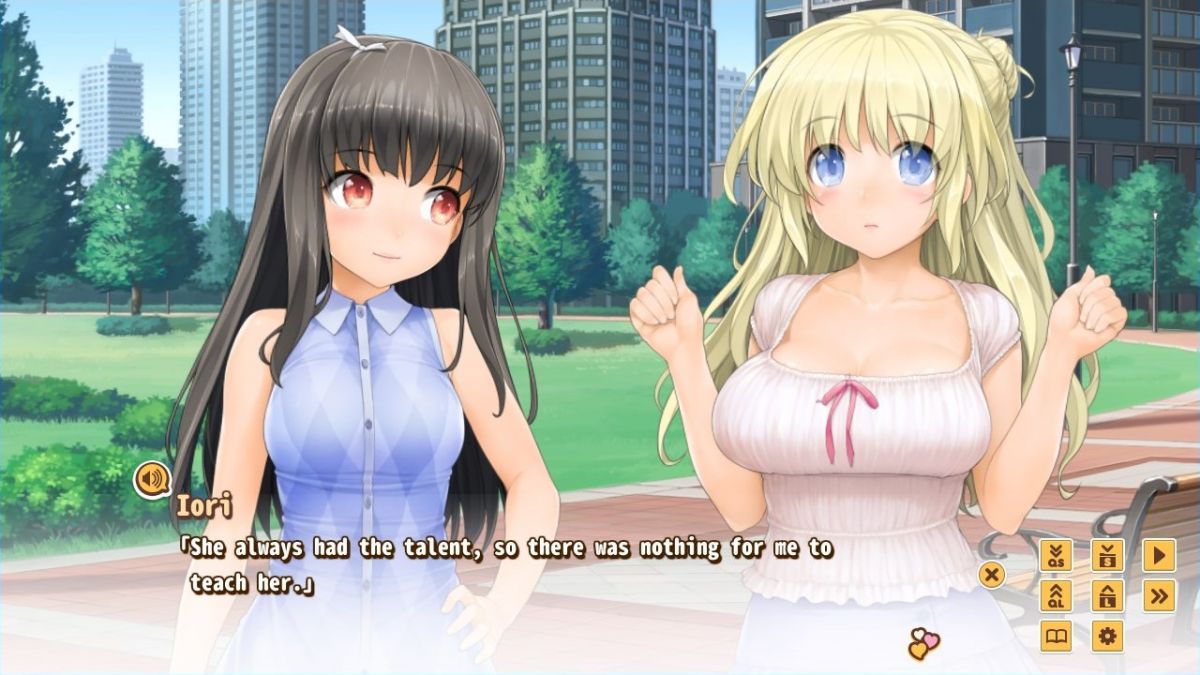Open the load game menu
This screenshot has height=675, width=1200.
1107,596
